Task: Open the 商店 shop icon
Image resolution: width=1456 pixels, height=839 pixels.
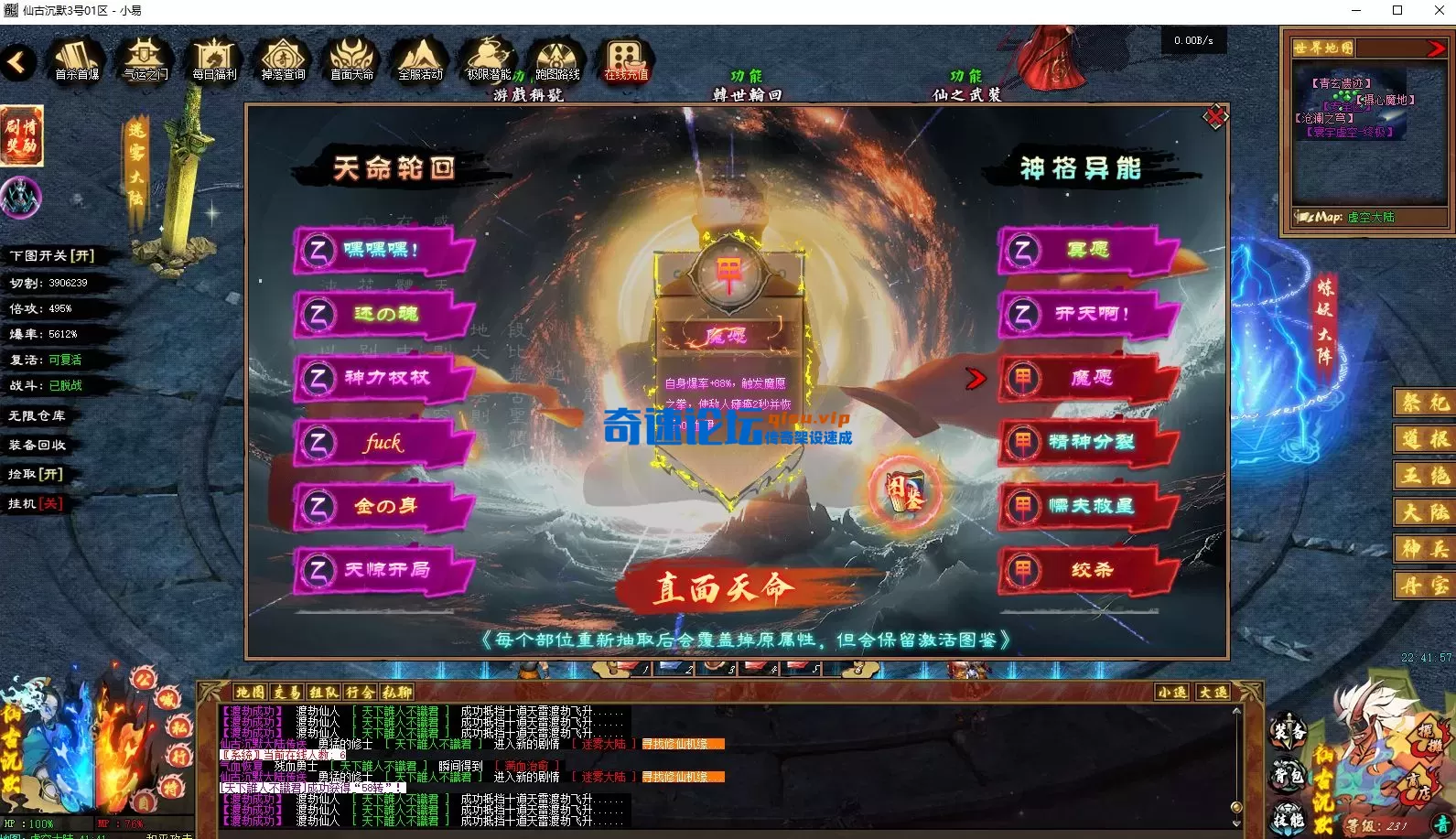Action: pos(1419,787)
